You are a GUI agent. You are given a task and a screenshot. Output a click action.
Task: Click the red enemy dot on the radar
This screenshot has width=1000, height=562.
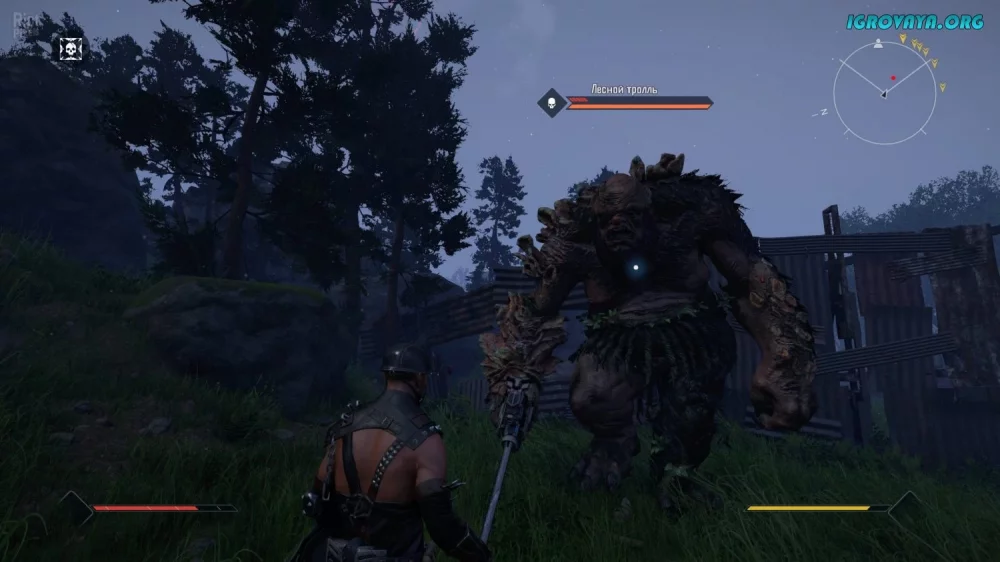pyautogui.click(x=894, y=77)
